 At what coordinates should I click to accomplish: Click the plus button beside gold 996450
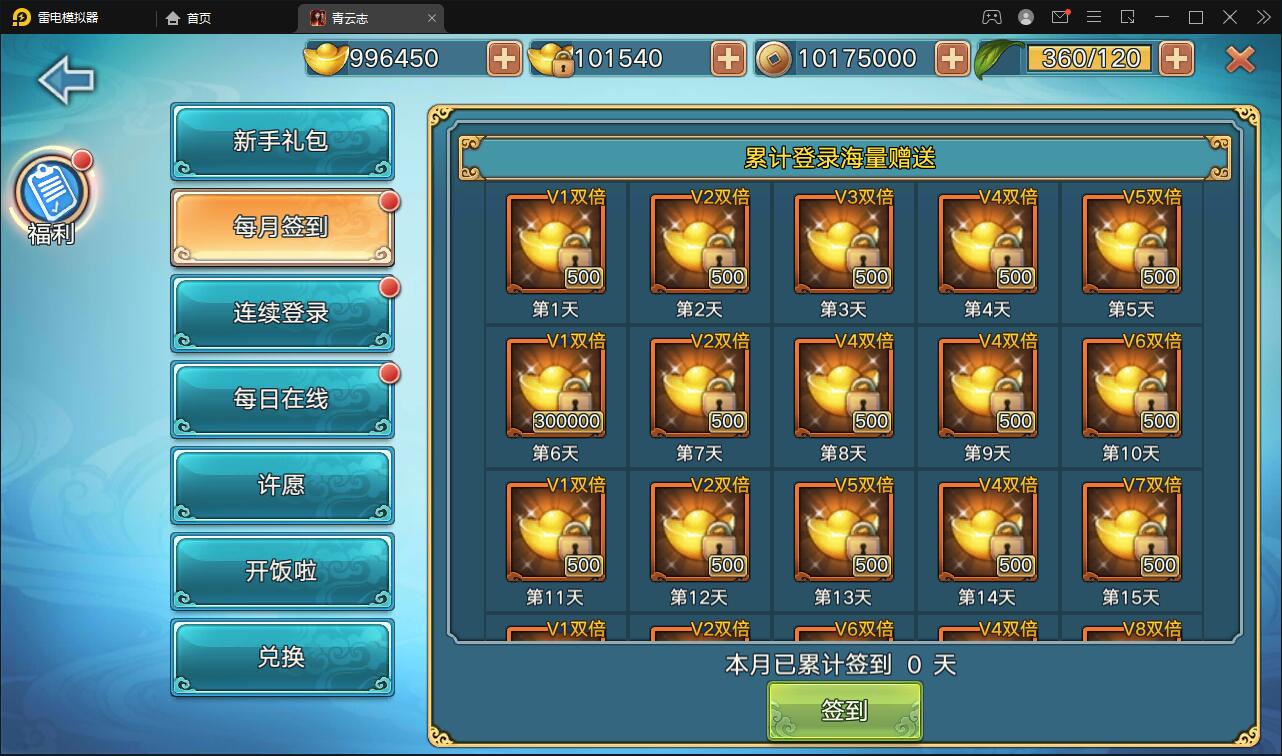(x=503, y=58)
